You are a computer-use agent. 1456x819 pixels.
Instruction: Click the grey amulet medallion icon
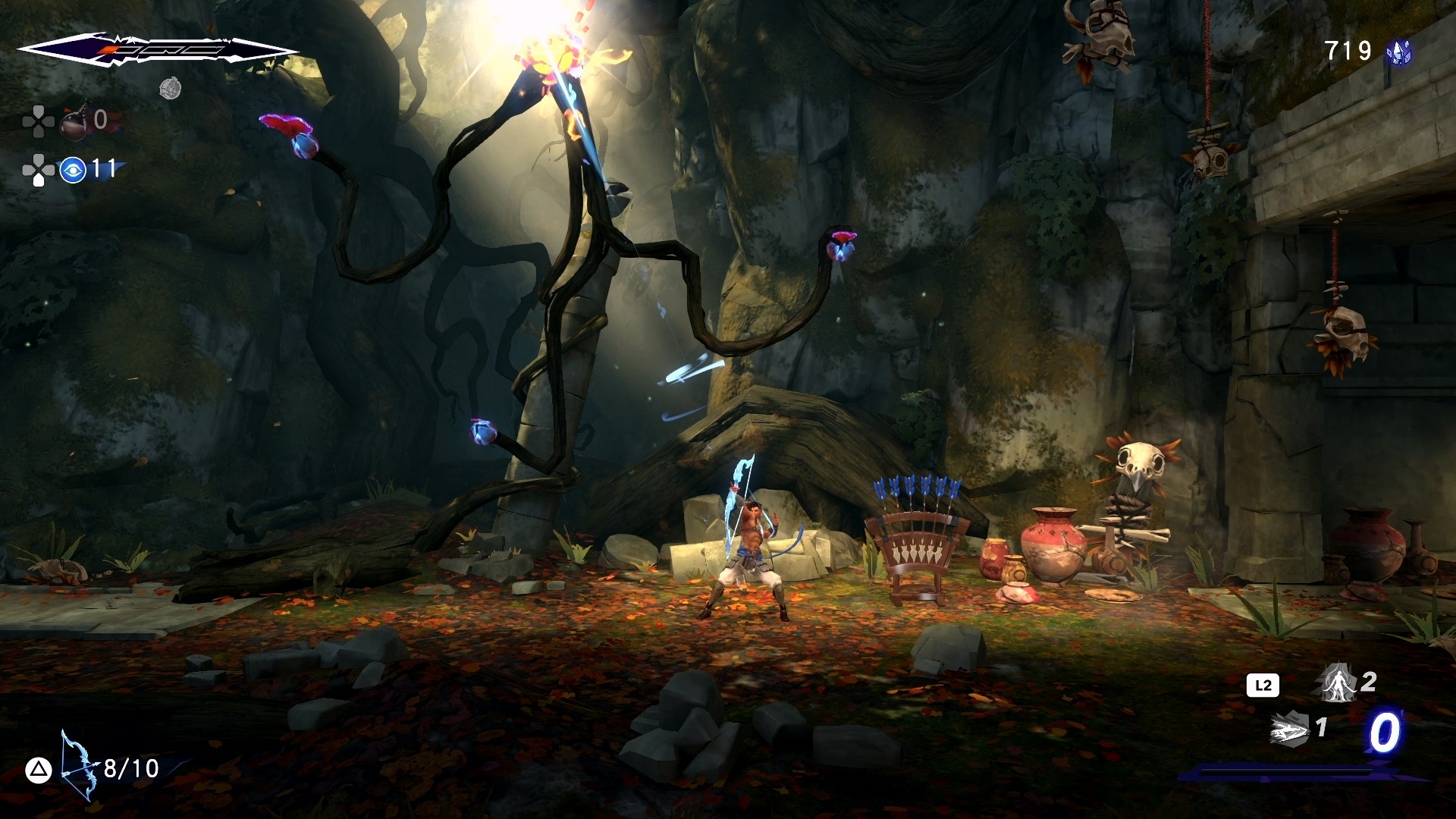[x=170, y=89]
